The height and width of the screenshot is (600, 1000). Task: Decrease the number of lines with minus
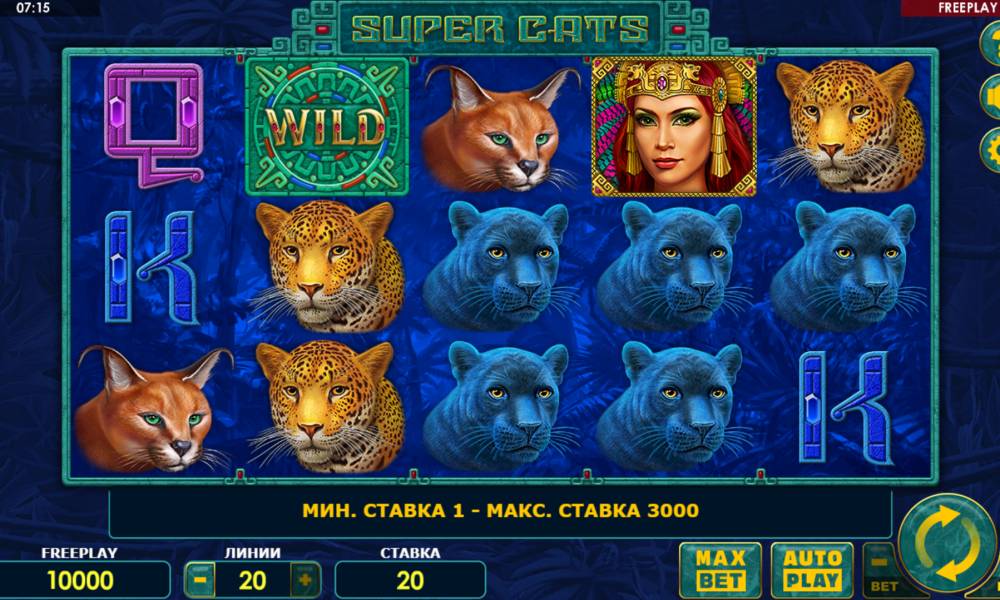[x=200, y=579]
